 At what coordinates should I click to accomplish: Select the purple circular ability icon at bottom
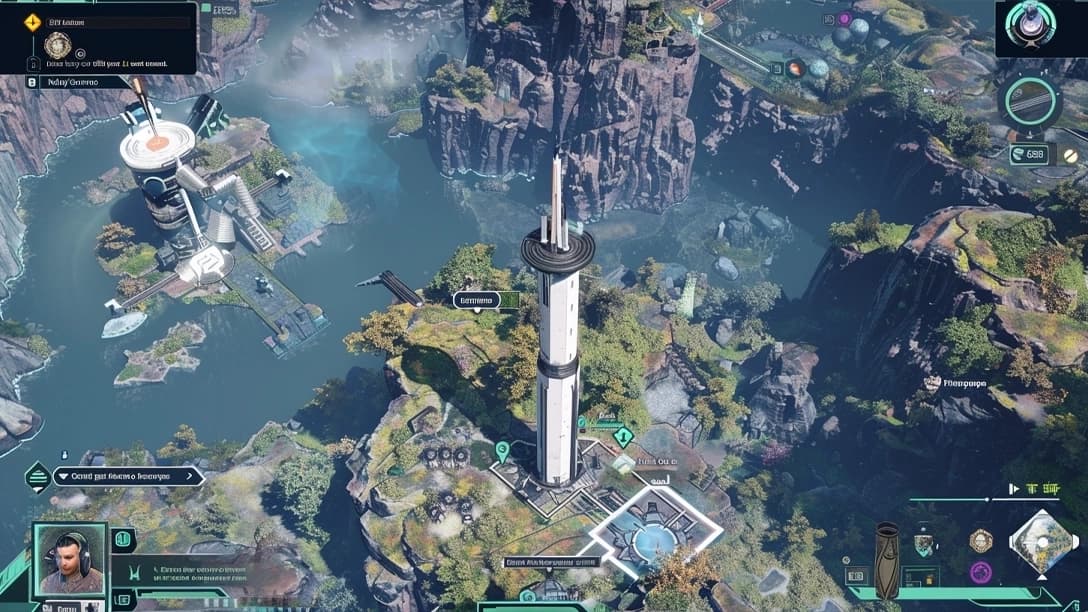[981, 572]
